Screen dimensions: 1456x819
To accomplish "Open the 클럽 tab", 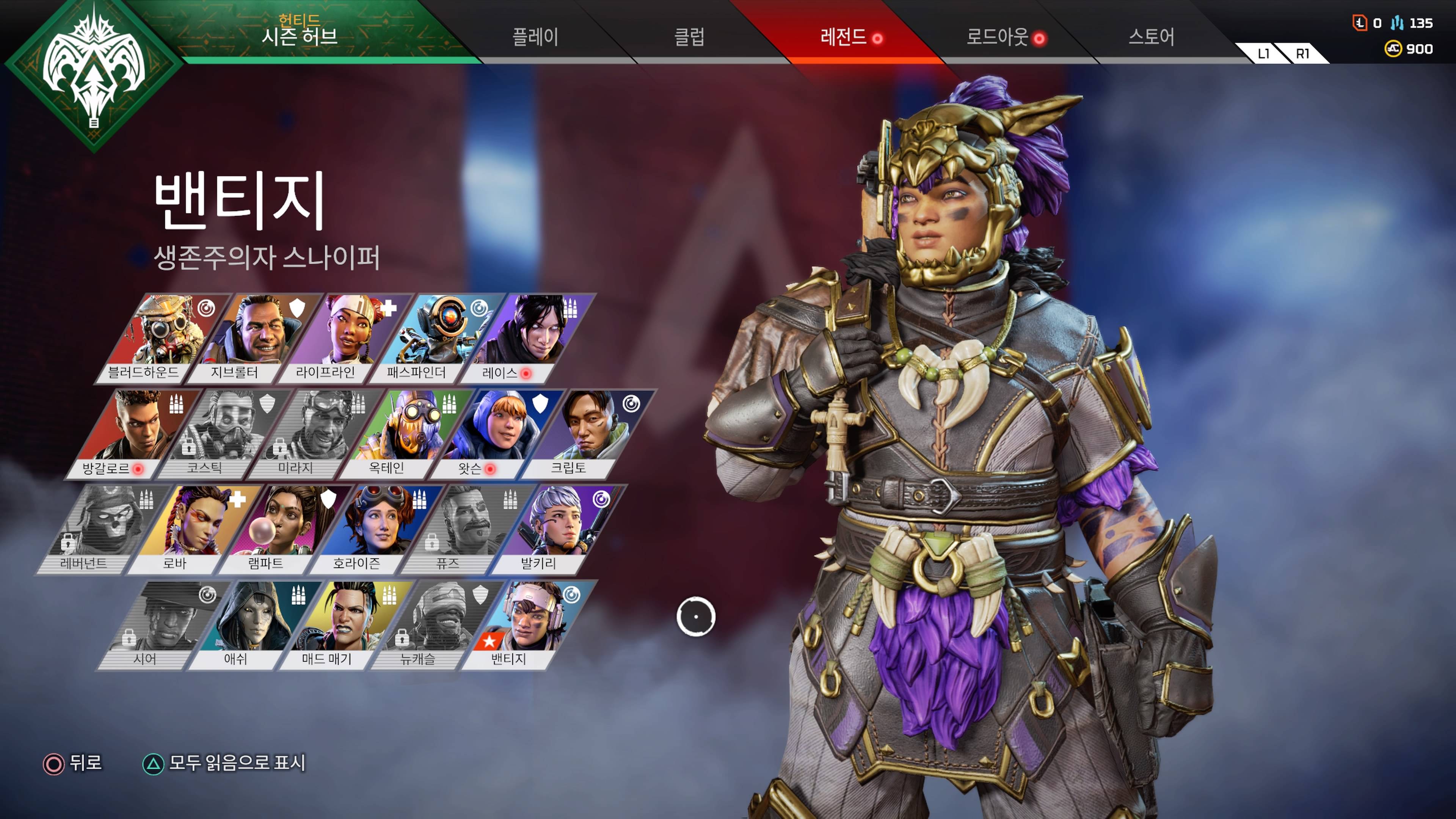I will tap(689, 37).
